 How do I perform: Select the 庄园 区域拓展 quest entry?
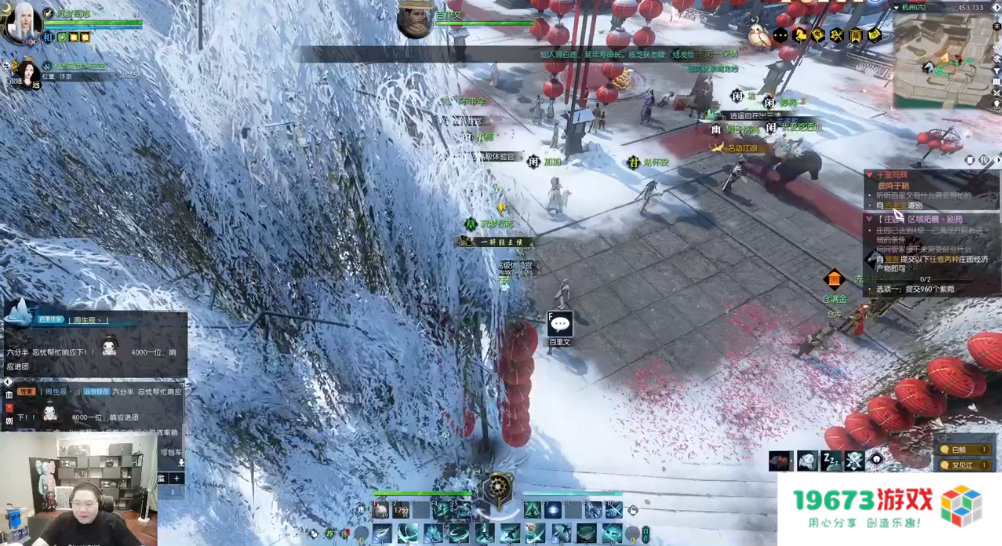pyautogui.click(x=920, y=218)
